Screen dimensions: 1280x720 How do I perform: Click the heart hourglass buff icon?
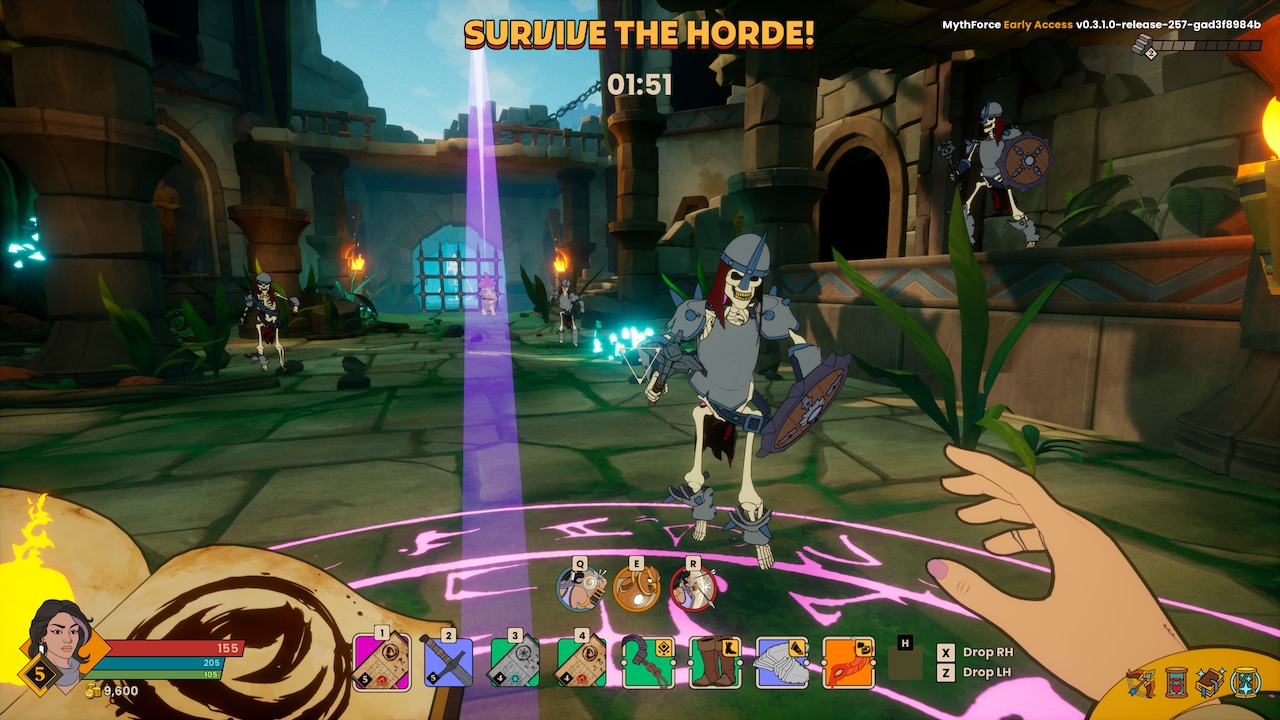pos(1176,682)
